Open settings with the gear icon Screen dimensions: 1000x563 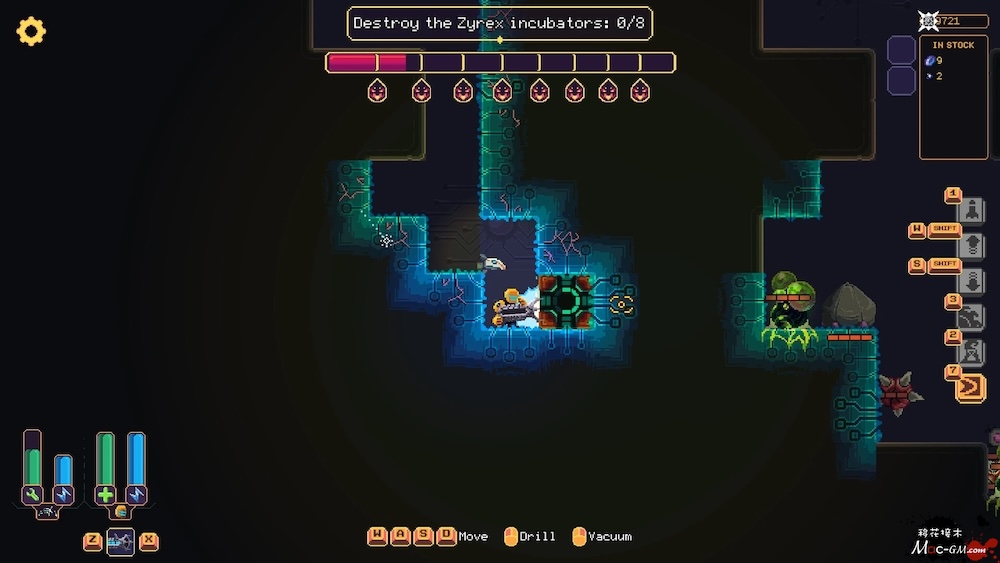tap(31, 32)
